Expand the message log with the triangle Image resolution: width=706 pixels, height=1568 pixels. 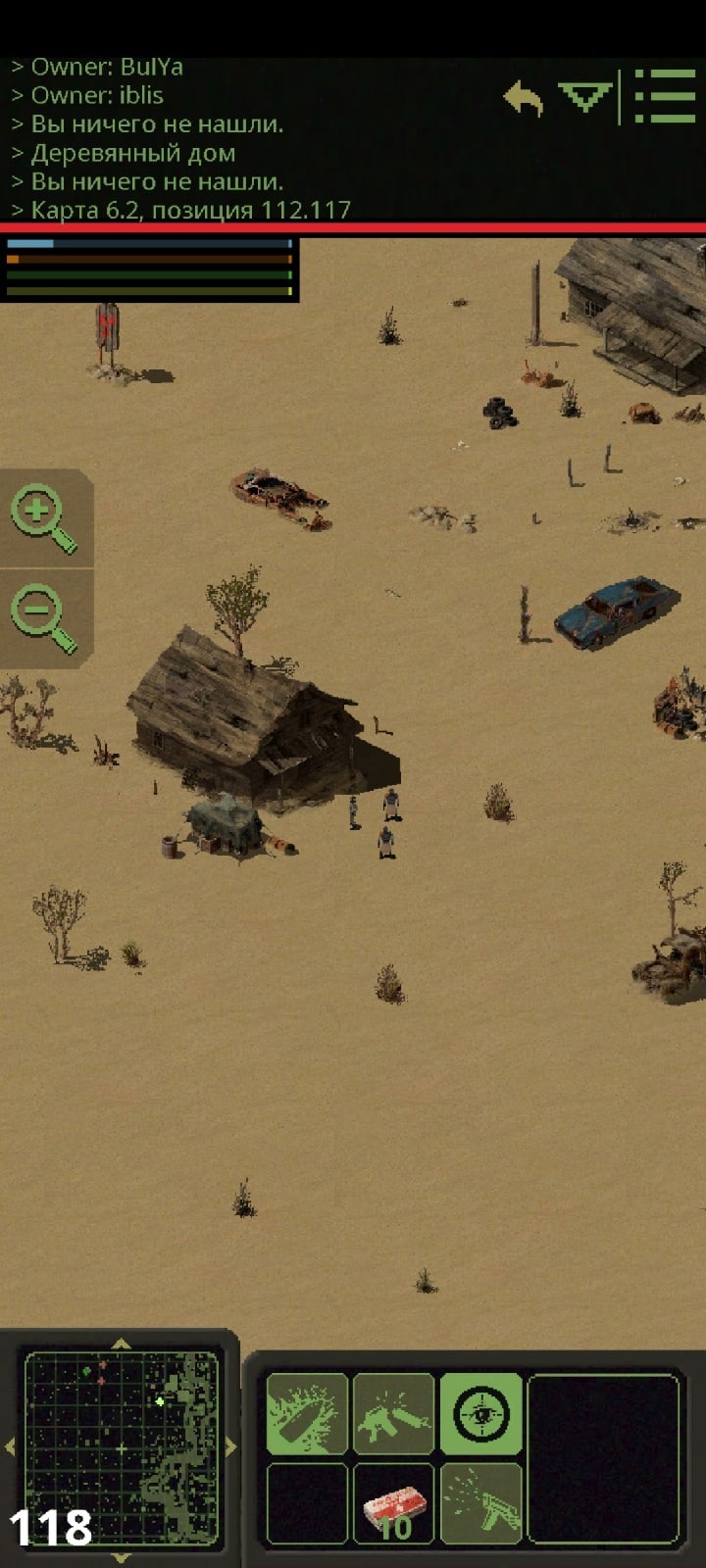point(584,97)
